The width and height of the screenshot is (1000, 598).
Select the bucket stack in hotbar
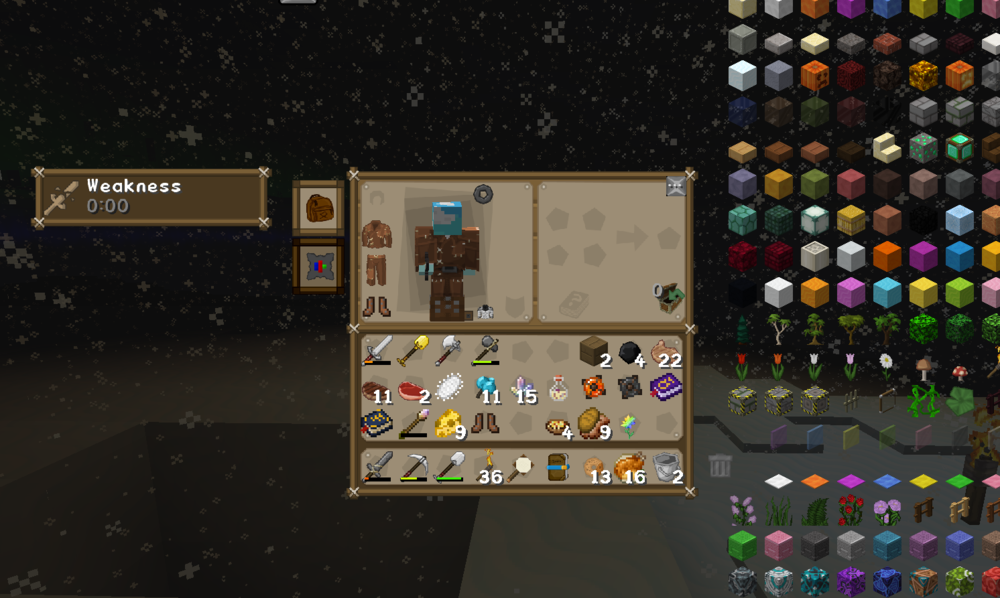pyautogui.click(x=666, y=467)
